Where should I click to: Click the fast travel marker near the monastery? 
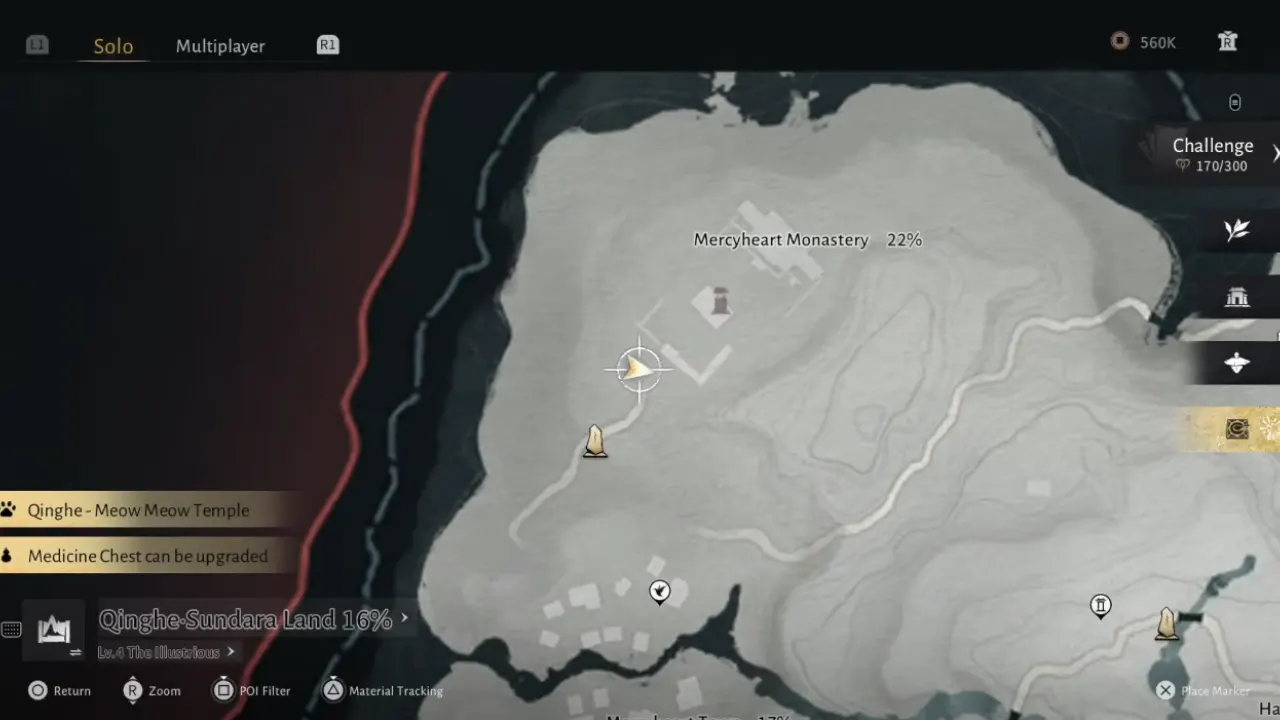(x=595, y=441)
